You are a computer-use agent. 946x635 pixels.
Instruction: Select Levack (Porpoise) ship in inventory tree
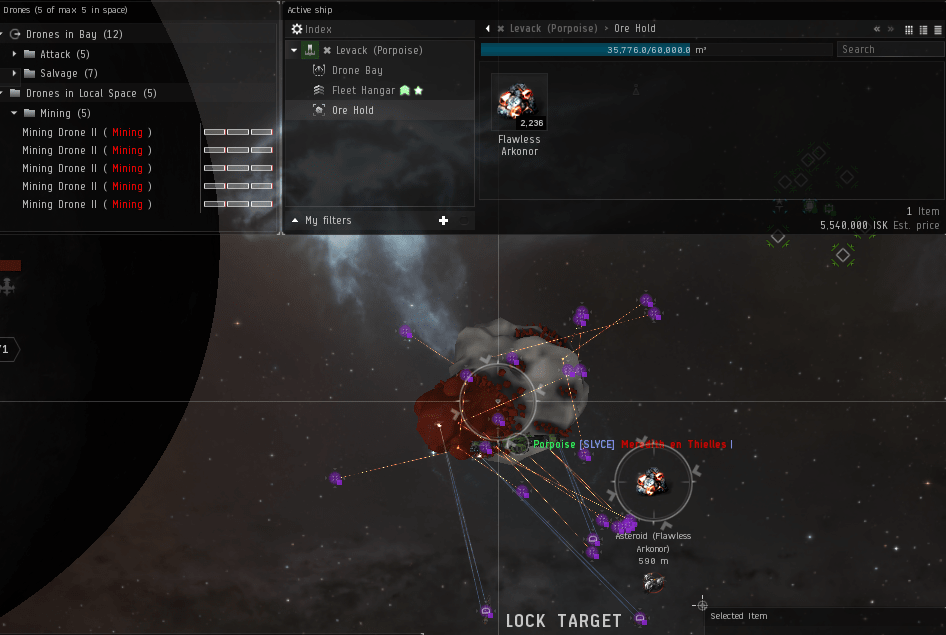pos(378,50)
